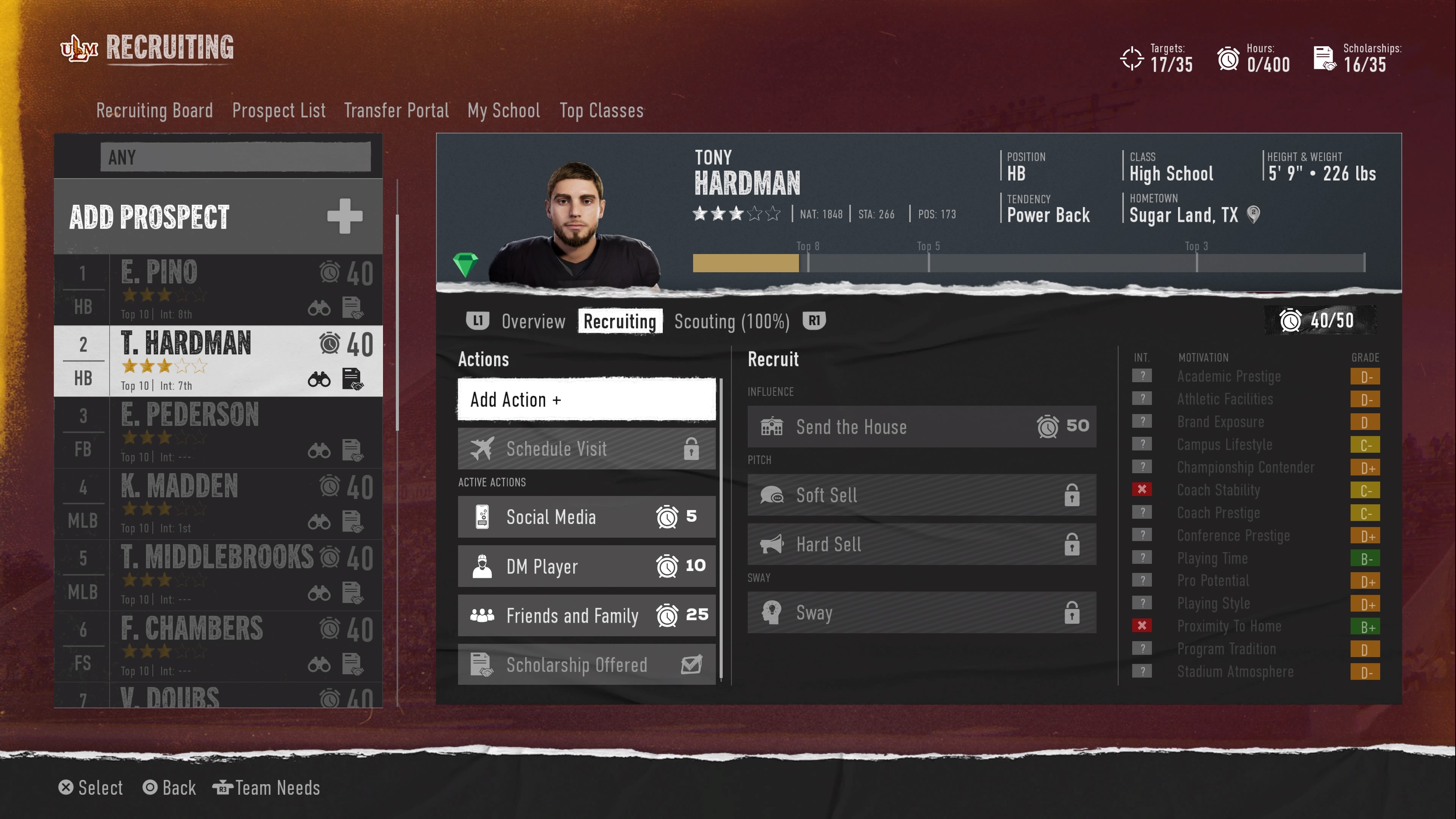Click the ANY position filter field
Viewport: 1456px width, 819px height.
[x=235, y=157]
